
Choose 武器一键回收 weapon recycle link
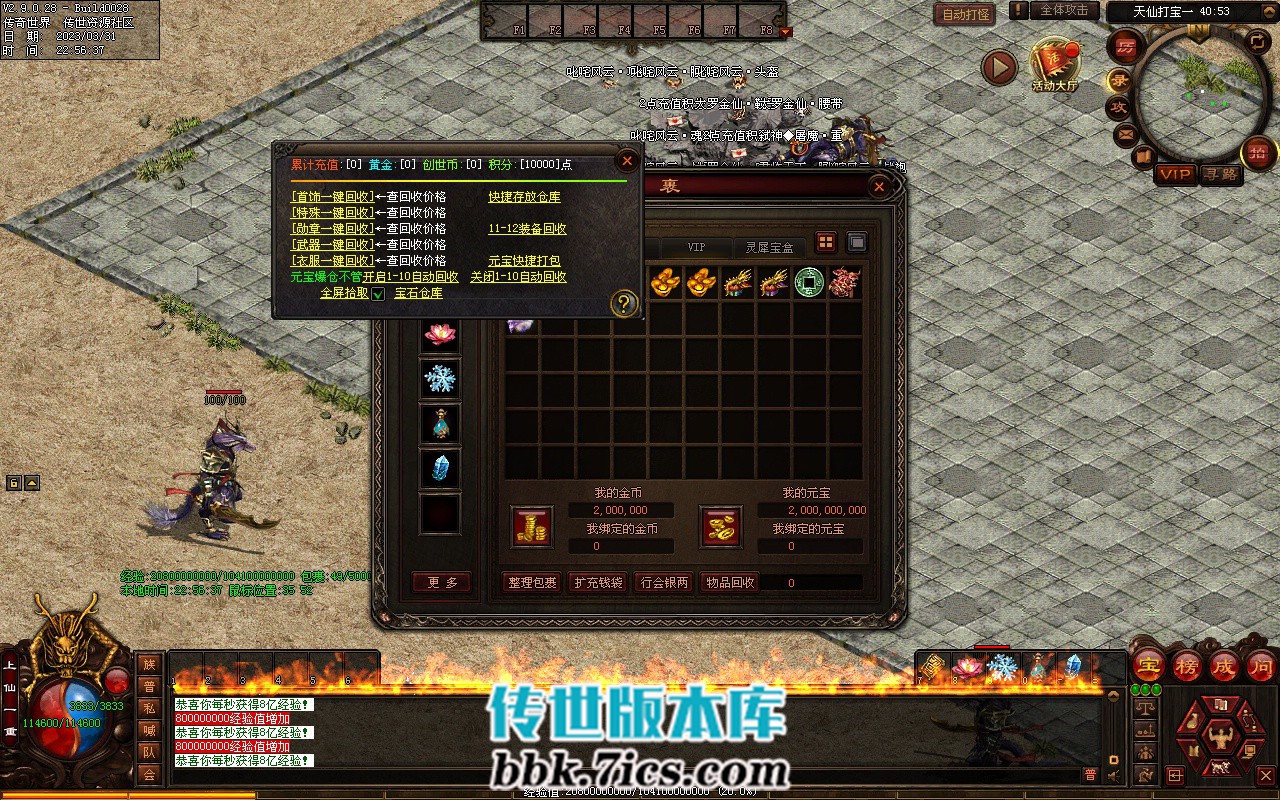[332, 245]
